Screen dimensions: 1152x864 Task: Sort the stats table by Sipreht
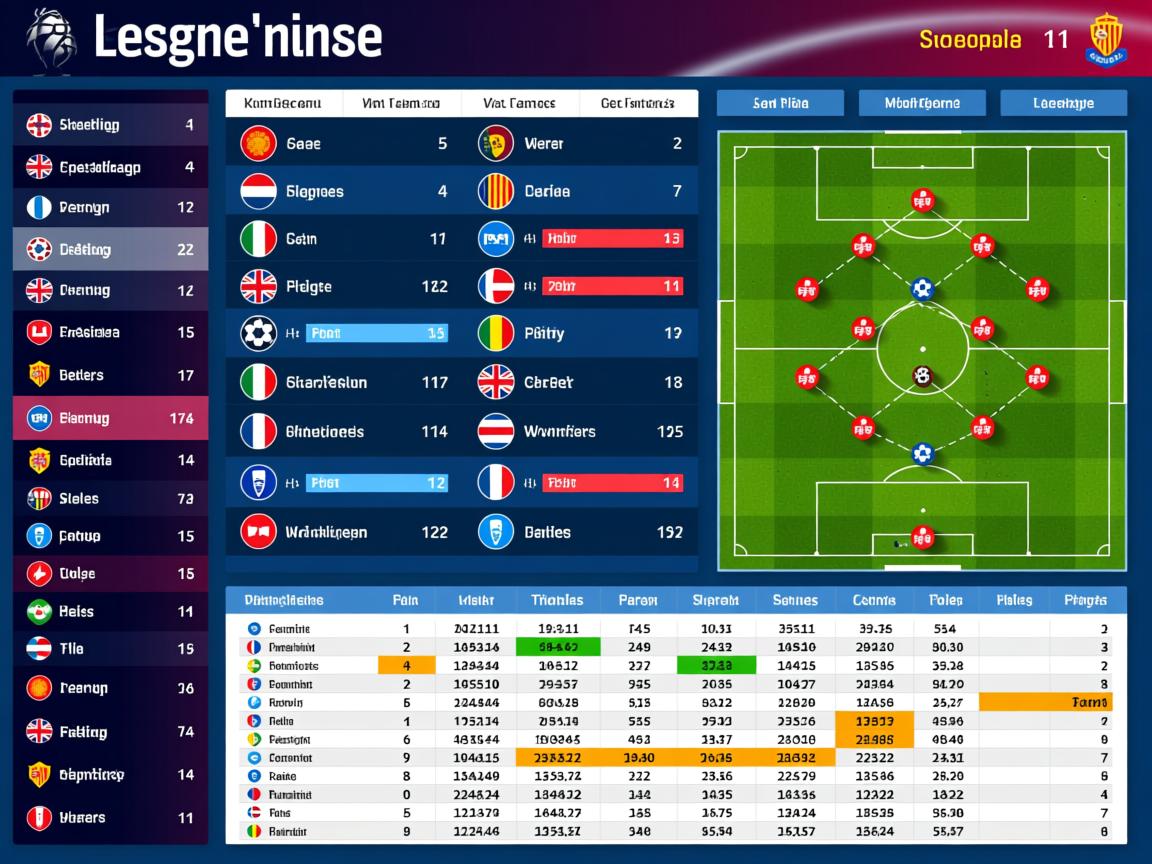715,600
